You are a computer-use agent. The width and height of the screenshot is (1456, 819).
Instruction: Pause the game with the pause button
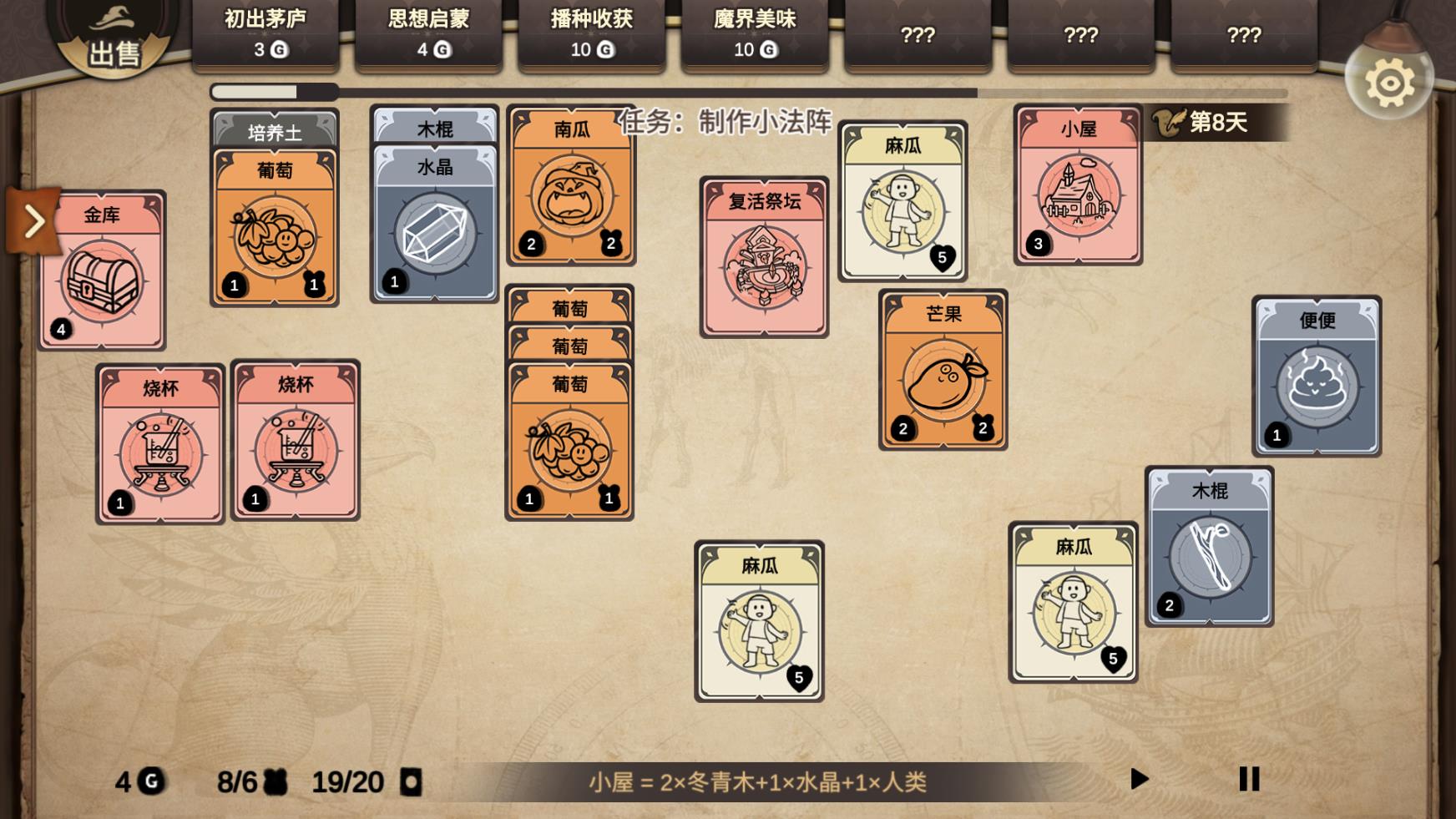click(1248, 780)
